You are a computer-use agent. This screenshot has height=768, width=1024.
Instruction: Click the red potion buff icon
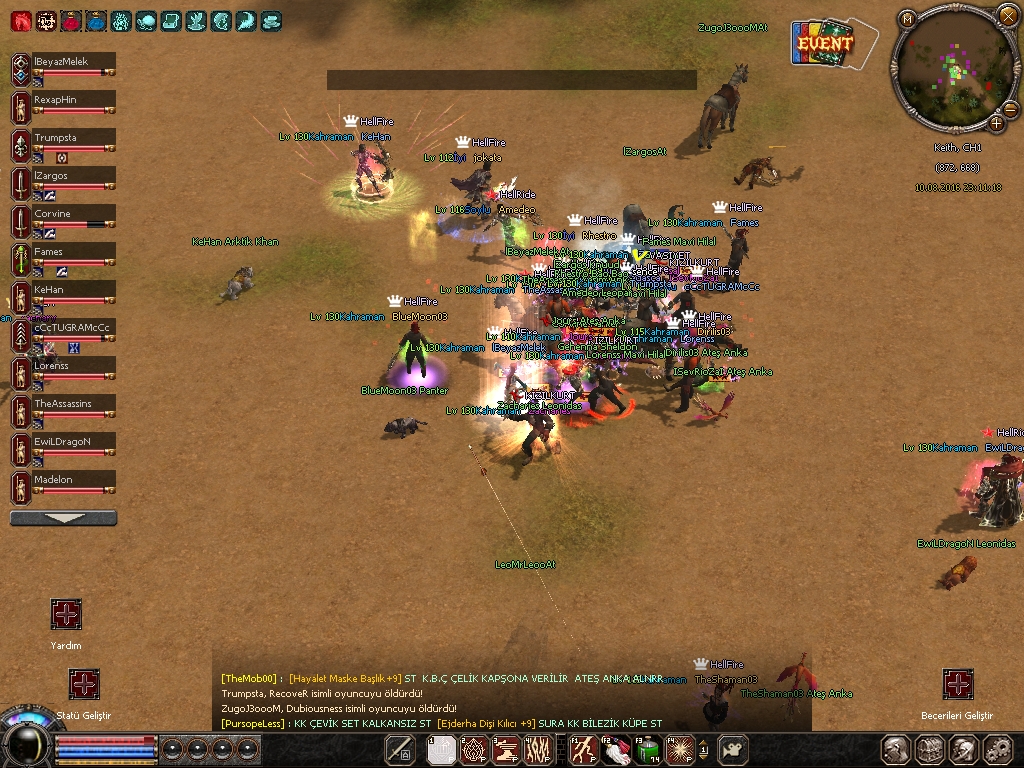71,20
